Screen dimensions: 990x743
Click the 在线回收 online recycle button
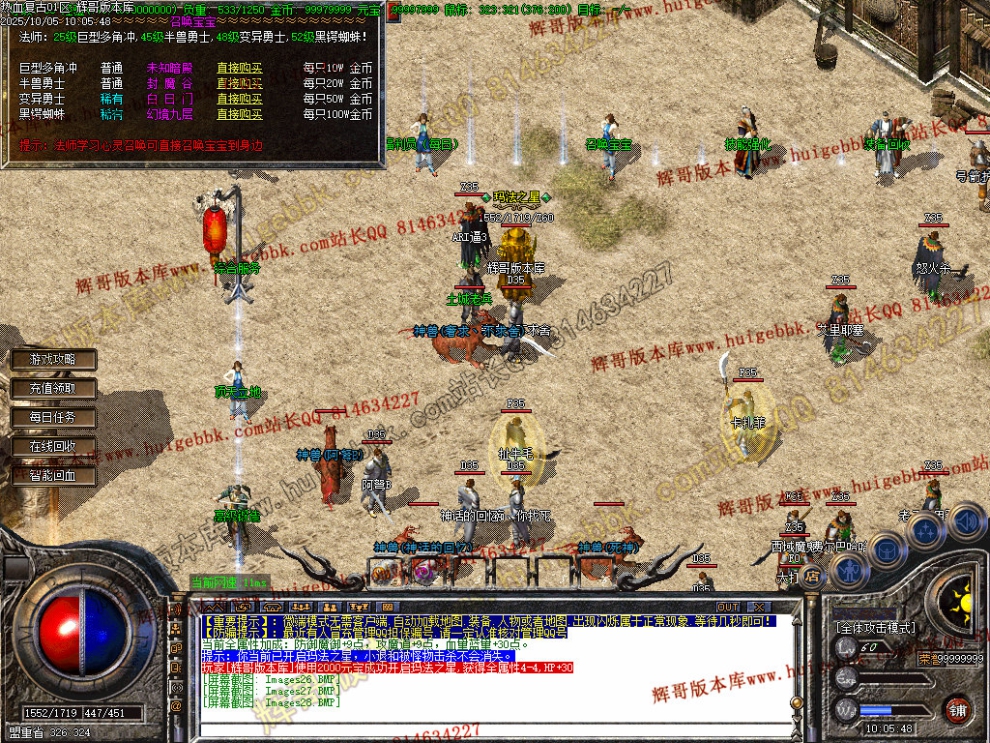point(53,446)
